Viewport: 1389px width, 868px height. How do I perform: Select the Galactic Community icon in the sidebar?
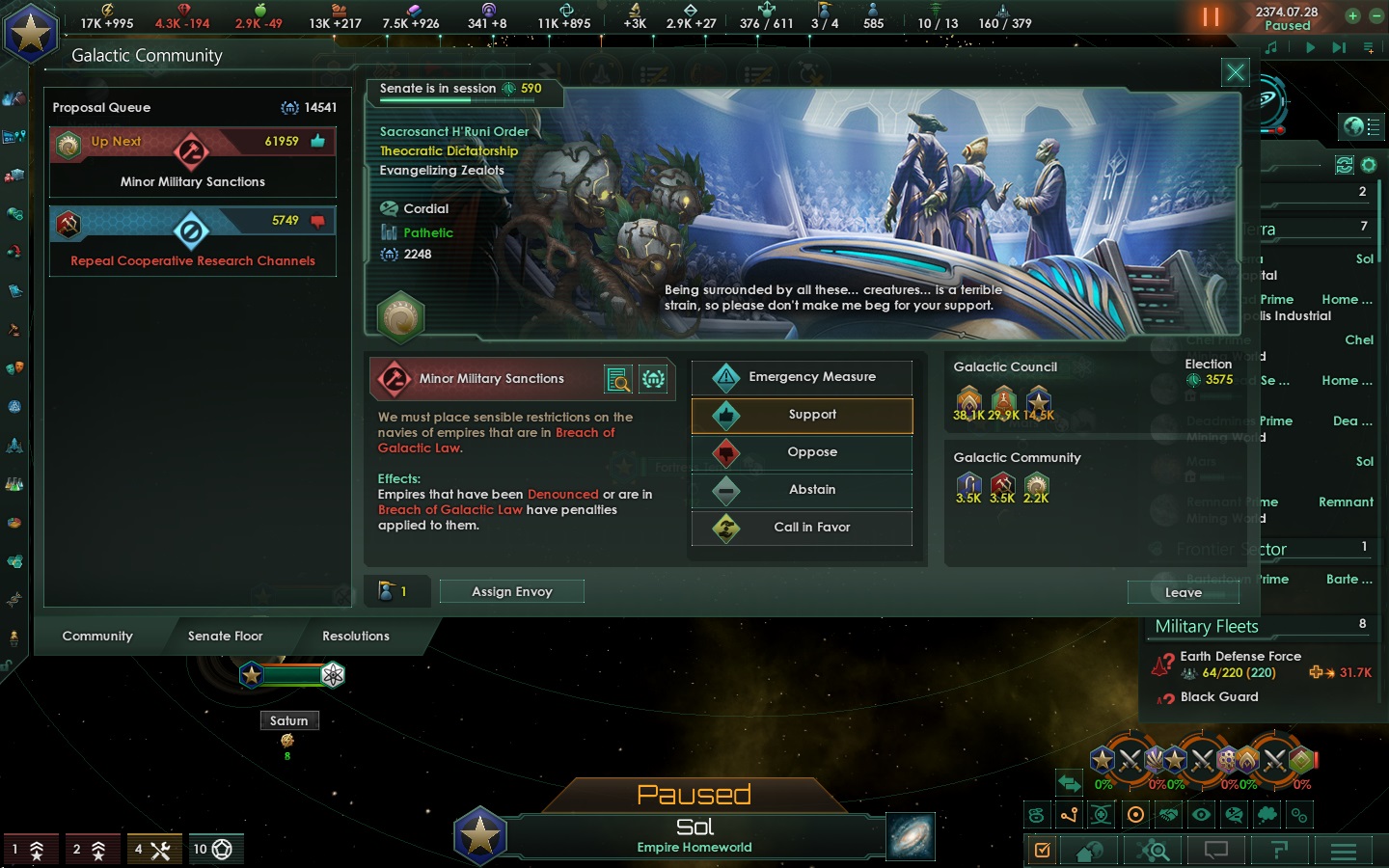coord(14,406)
